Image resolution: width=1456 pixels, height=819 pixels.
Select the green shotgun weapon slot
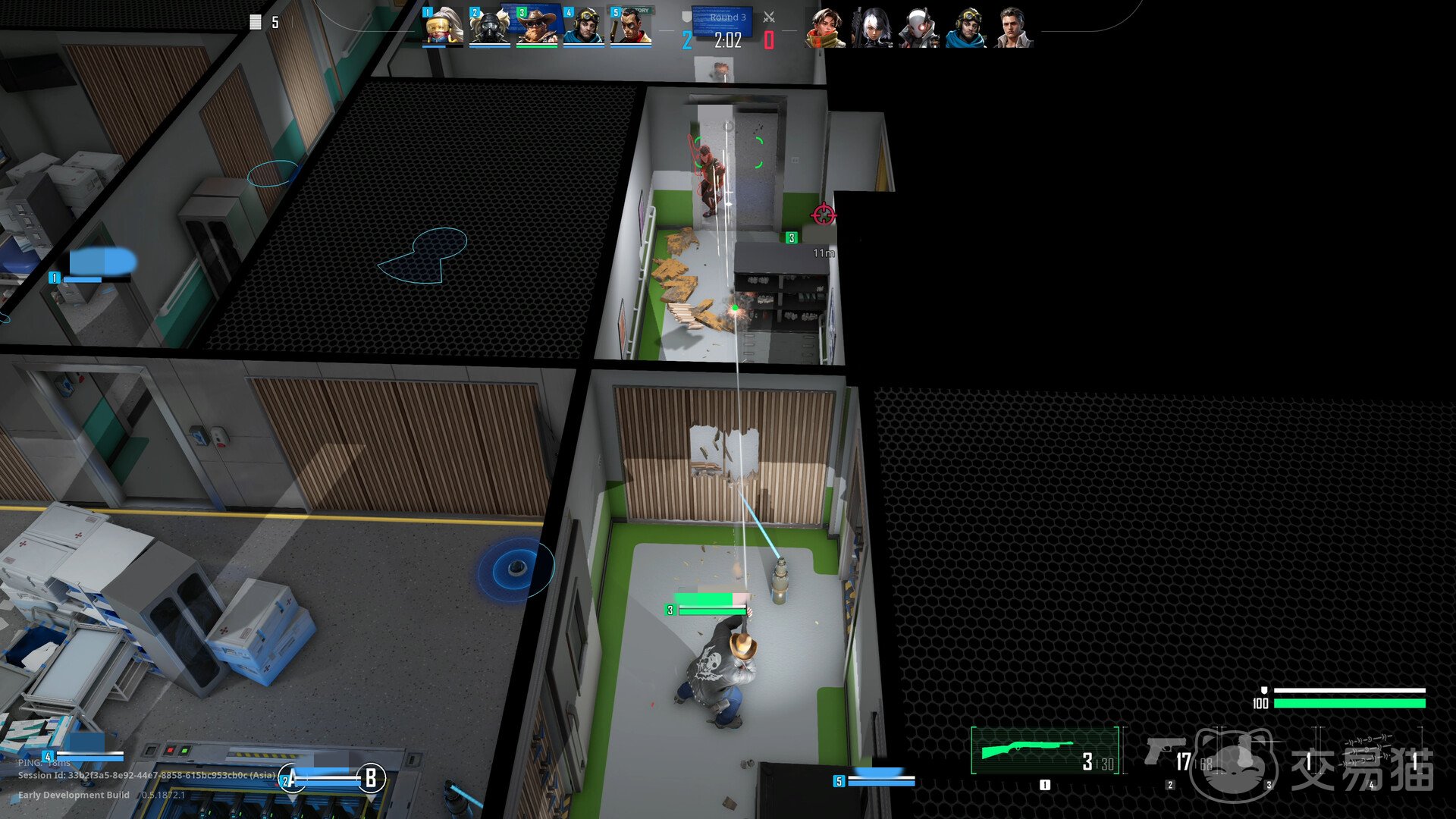[1044, 751]
